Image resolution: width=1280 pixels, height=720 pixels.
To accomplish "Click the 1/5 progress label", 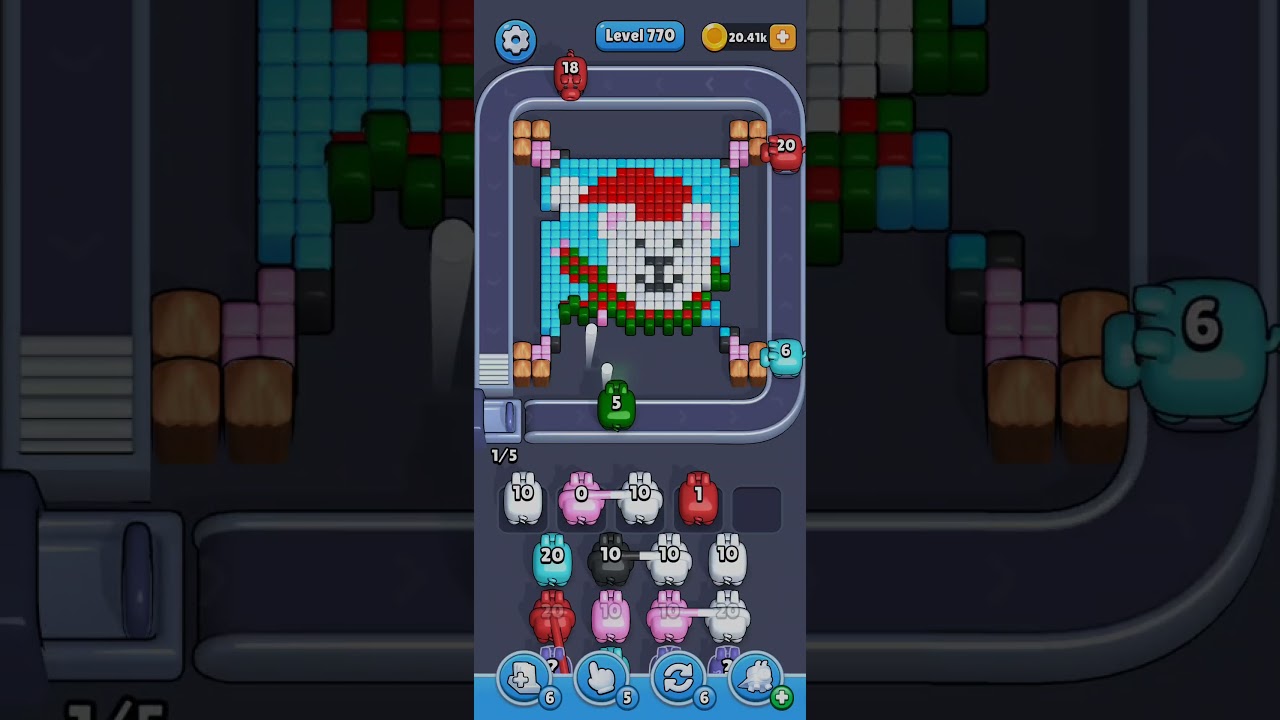I will click(x=505, y=455).
